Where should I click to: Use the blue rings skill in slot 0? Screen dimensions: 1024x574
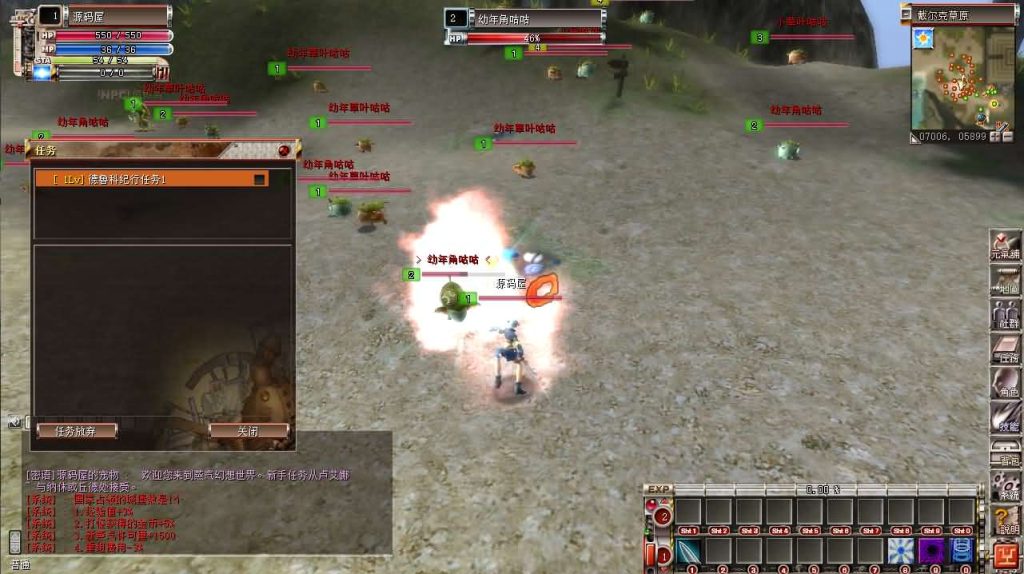click(961, 551)
